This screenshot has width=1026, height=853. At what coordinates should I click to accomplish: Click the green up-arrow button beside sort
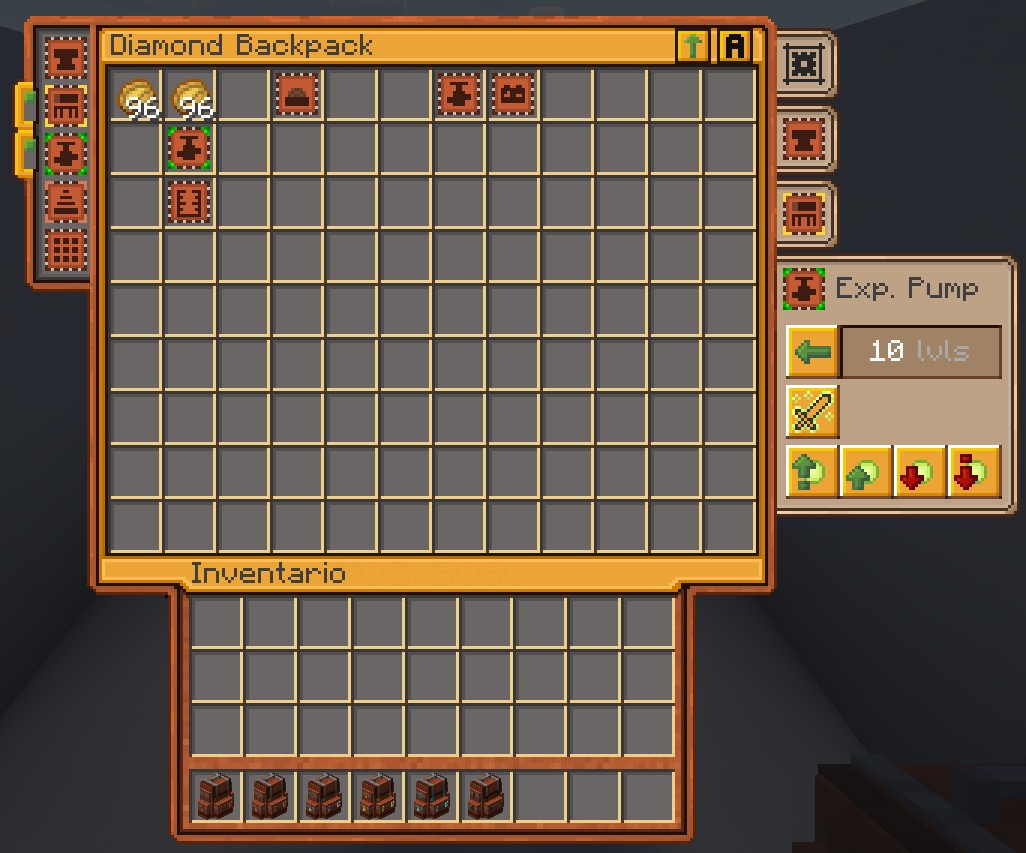pyautogui.click(x=692, y=46)
